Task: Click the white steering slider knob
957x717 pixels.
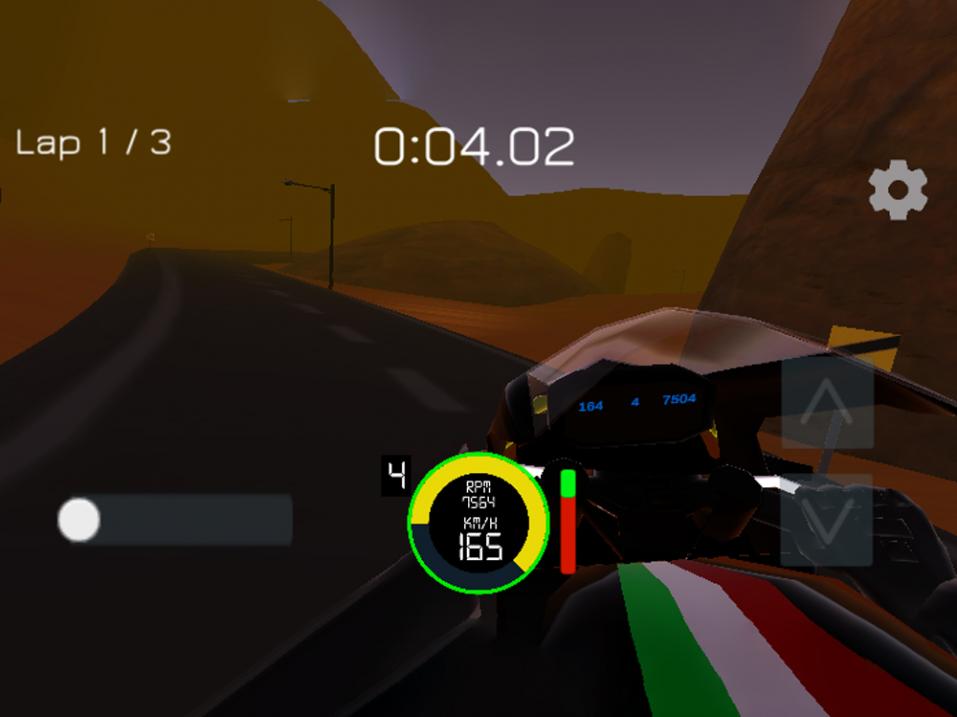Action: tap(79, 520)
